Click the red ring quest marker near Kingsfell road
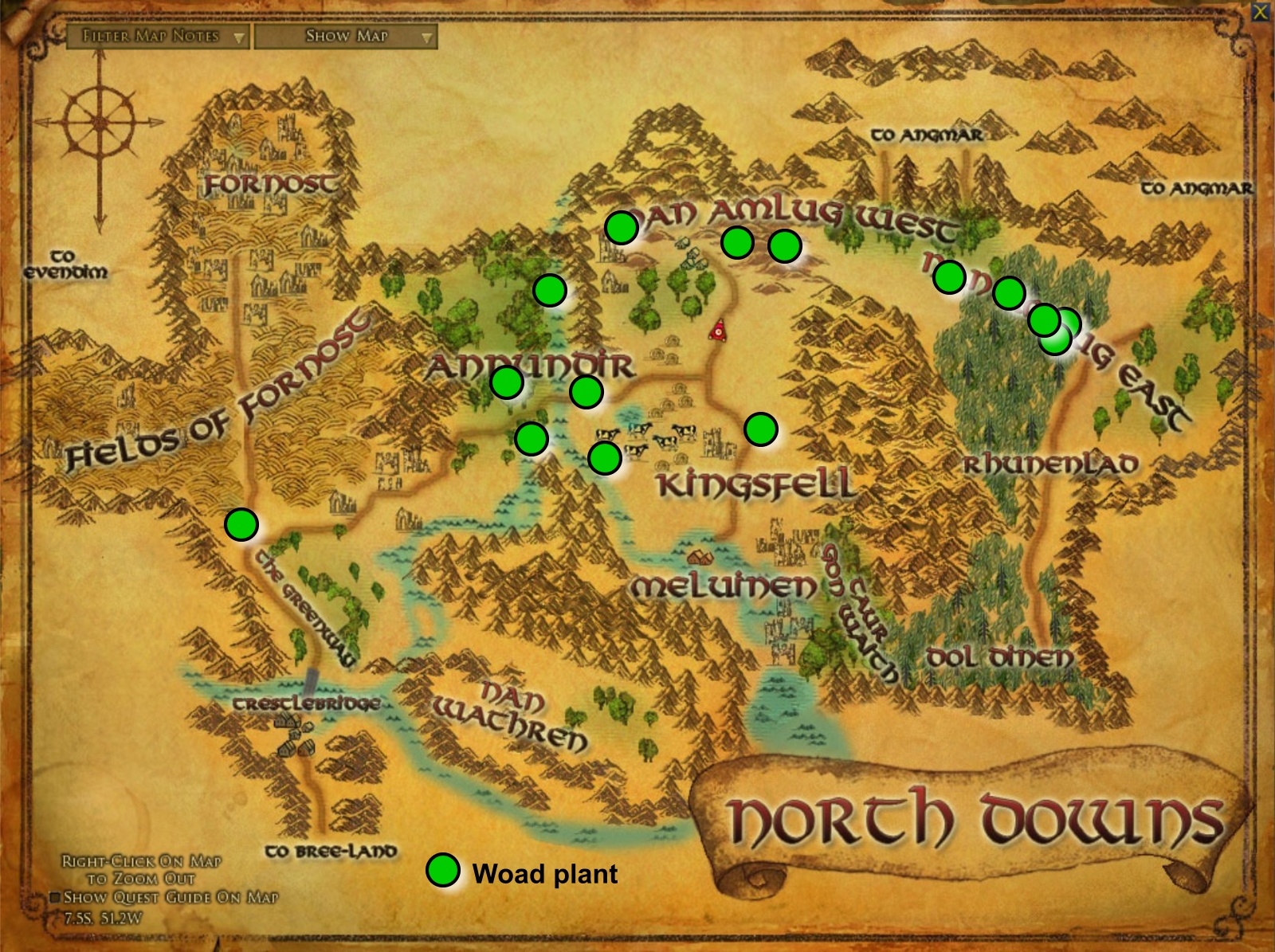The width and height of the screenshot is (1275, 952). (717, 331)
